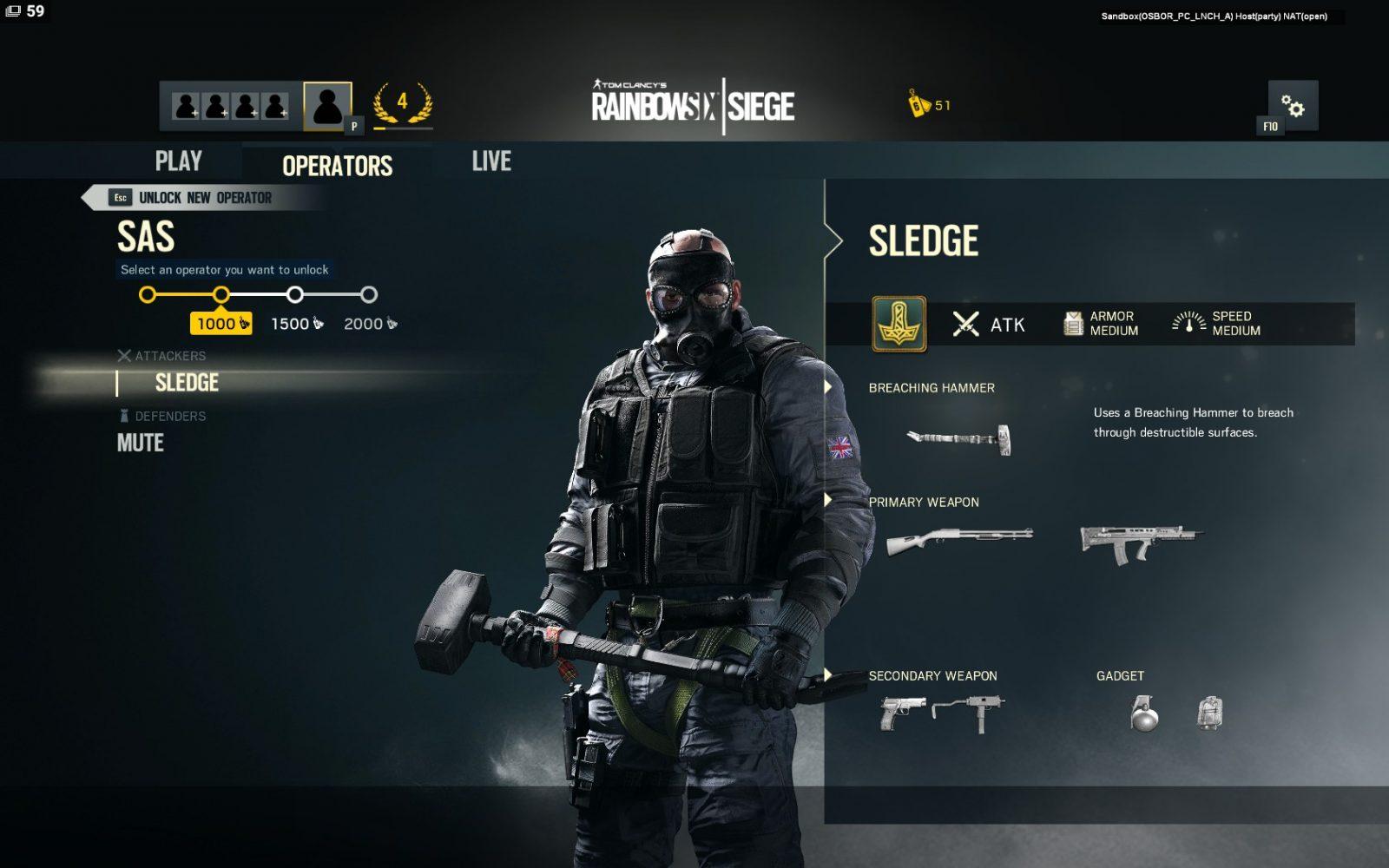Switch to the PLAY tab

pyautogui.click(x=178, y=161)
